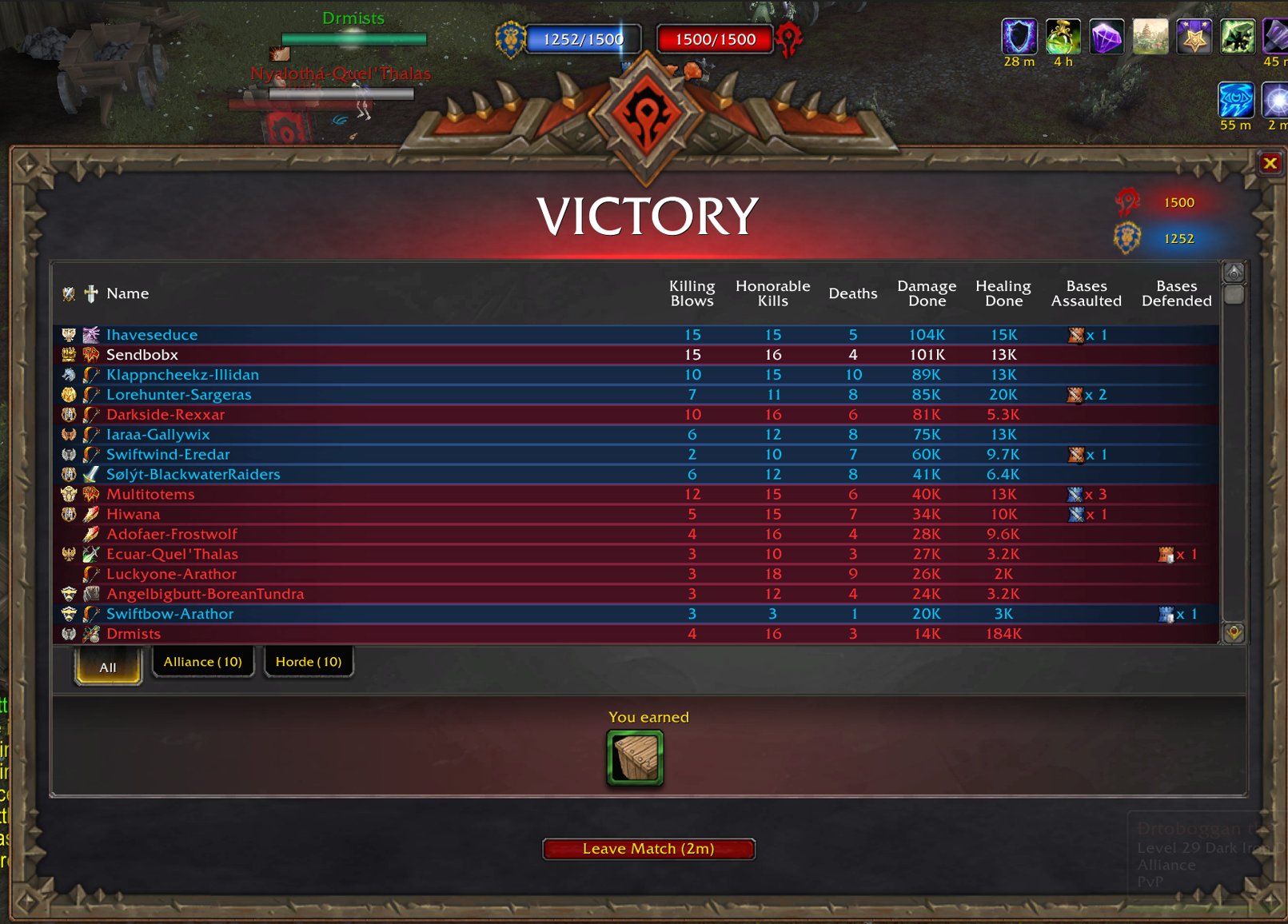This screenshot has width=1288, height=924.
Task: Sort by the Bases Assaulted column
Action: coord(1086,293)
